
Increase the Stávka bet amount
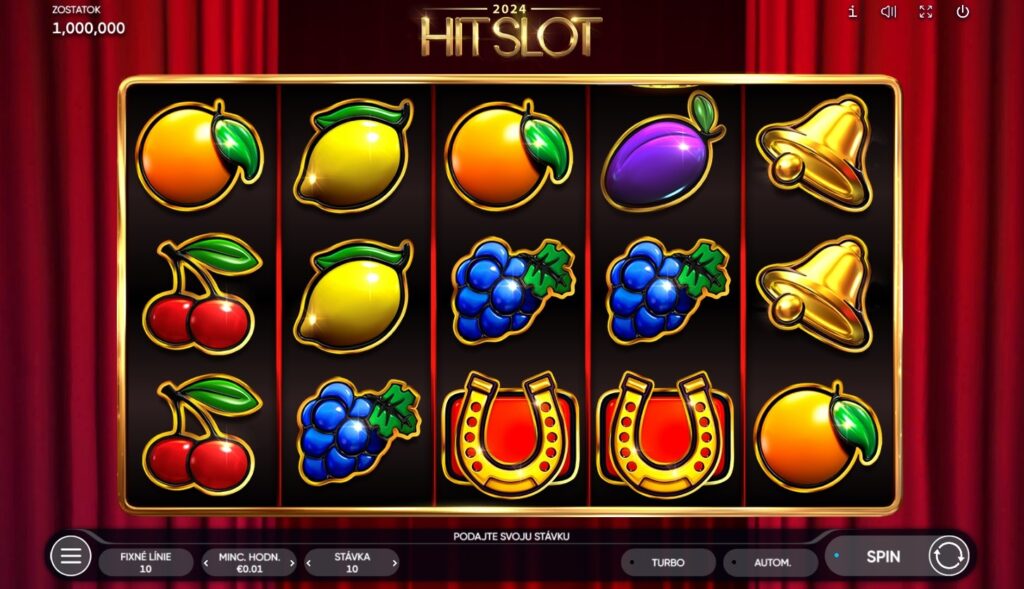click(x=394, y=563)
